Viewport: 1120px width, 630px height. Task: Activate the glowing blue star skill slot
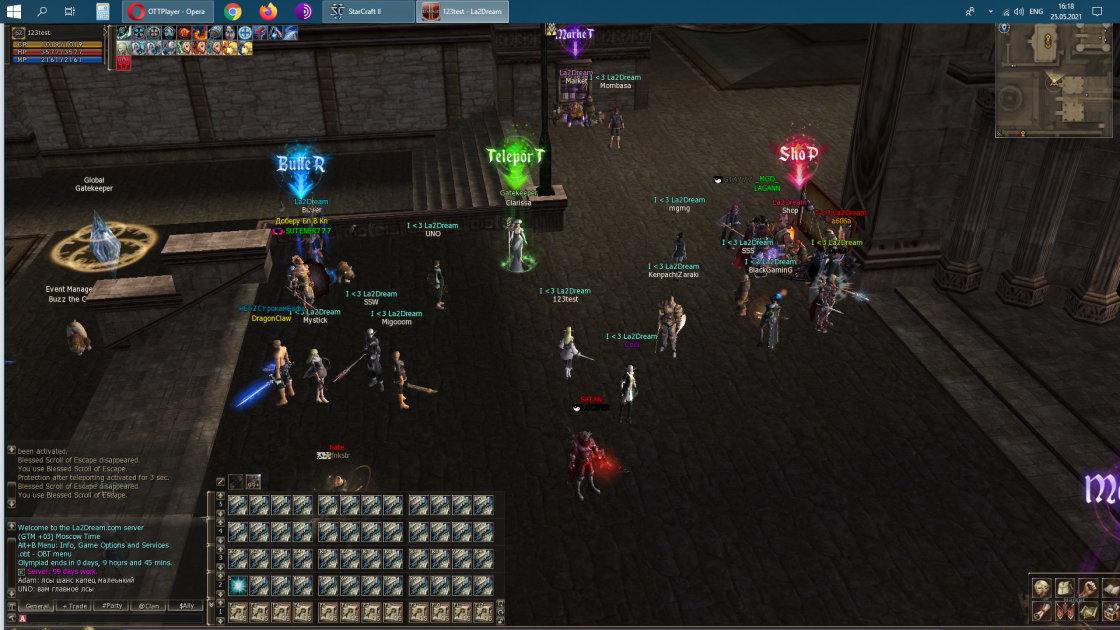(238, 586)
